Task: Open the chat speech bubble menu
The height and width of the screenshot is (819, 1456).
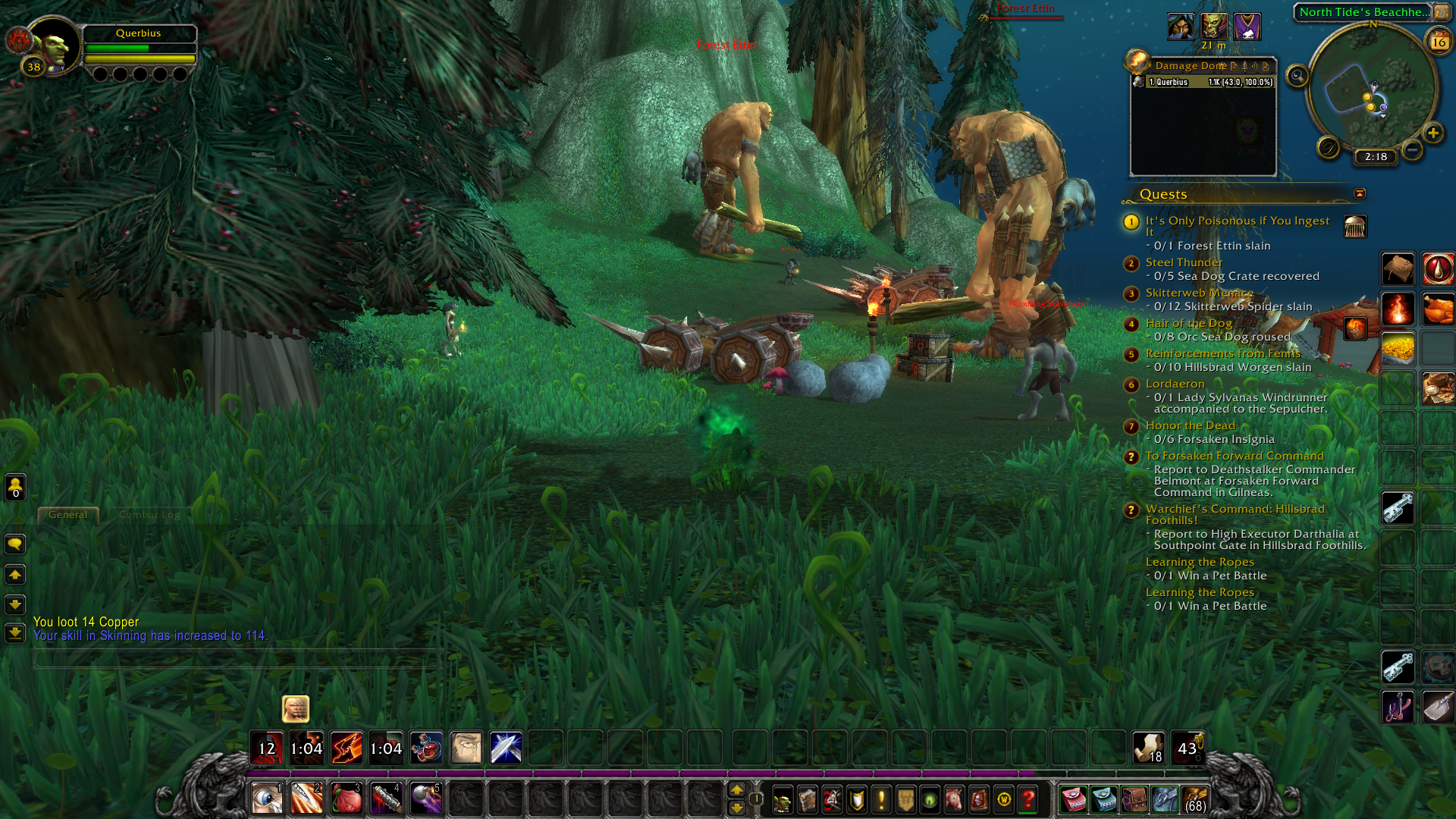Action: click(x=15, y=544)
